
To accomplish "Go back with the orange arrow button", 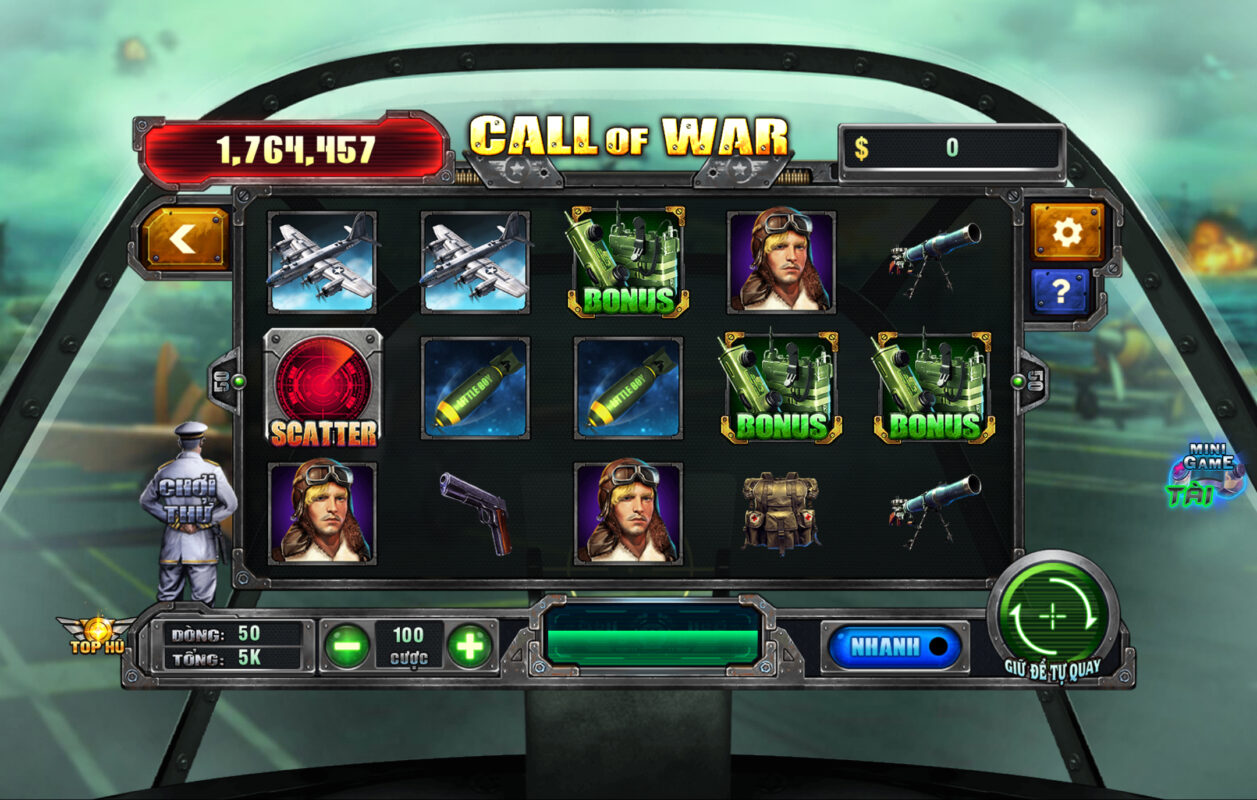I will tap(186, 238).
